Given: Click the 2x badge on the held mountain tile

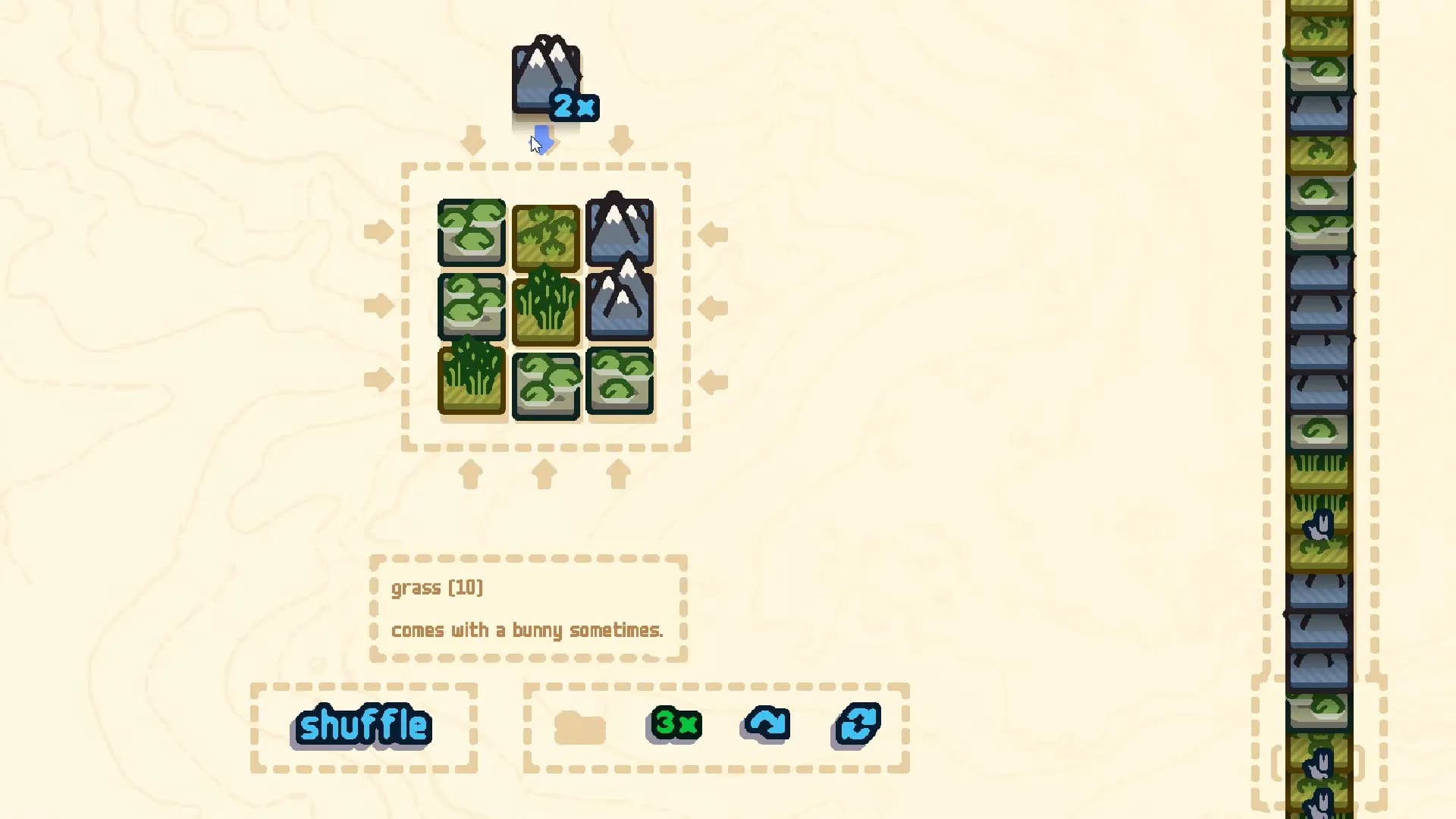Looking at the screenshot, I should coord(573,107).
